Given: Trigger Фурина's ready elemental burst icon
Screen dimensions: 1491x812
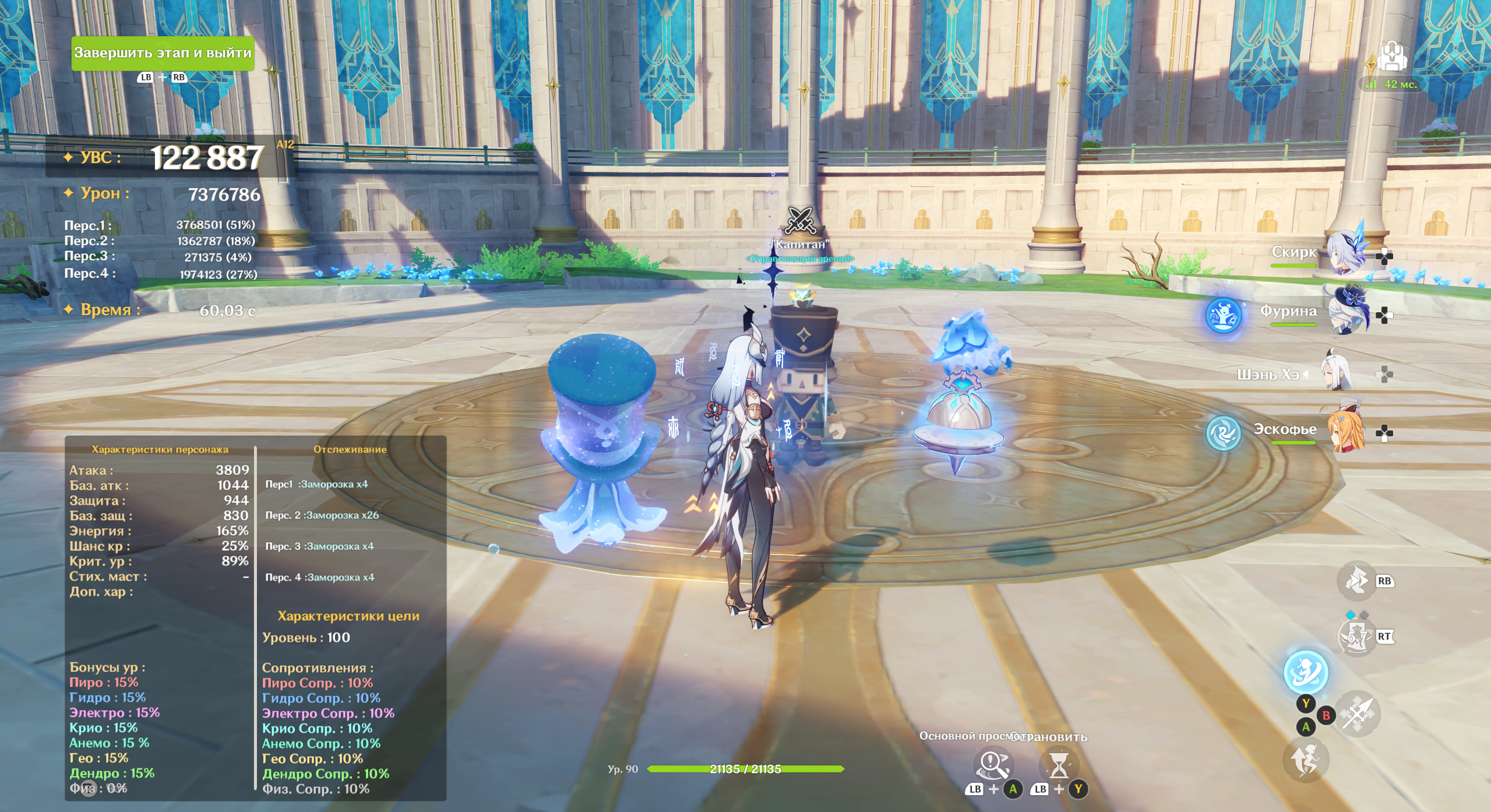Looking at the screenshot, I should [1223, 315].
